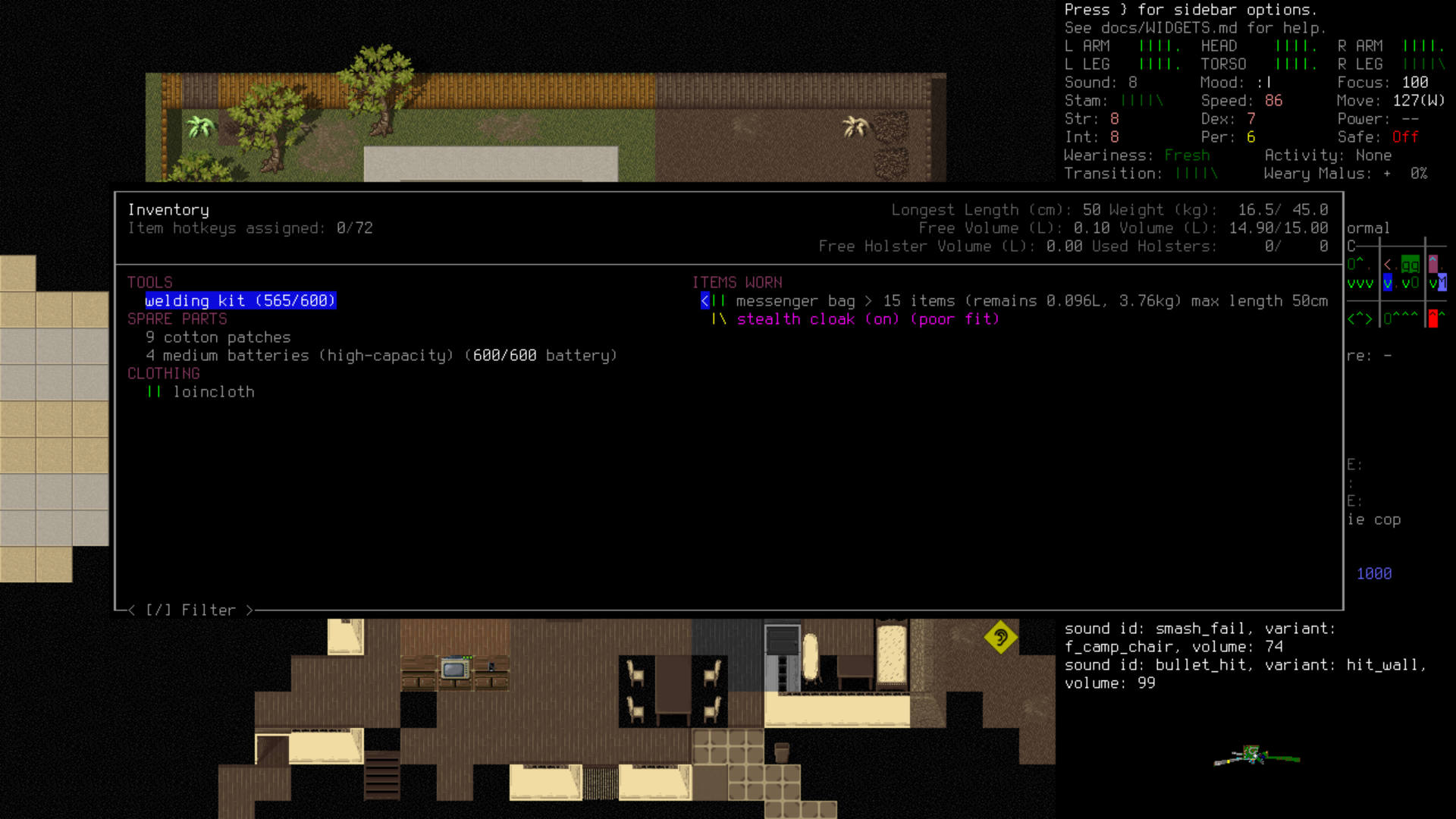
Task: Click the camper mood smiley in sidebar
Action: point(1265,82)
